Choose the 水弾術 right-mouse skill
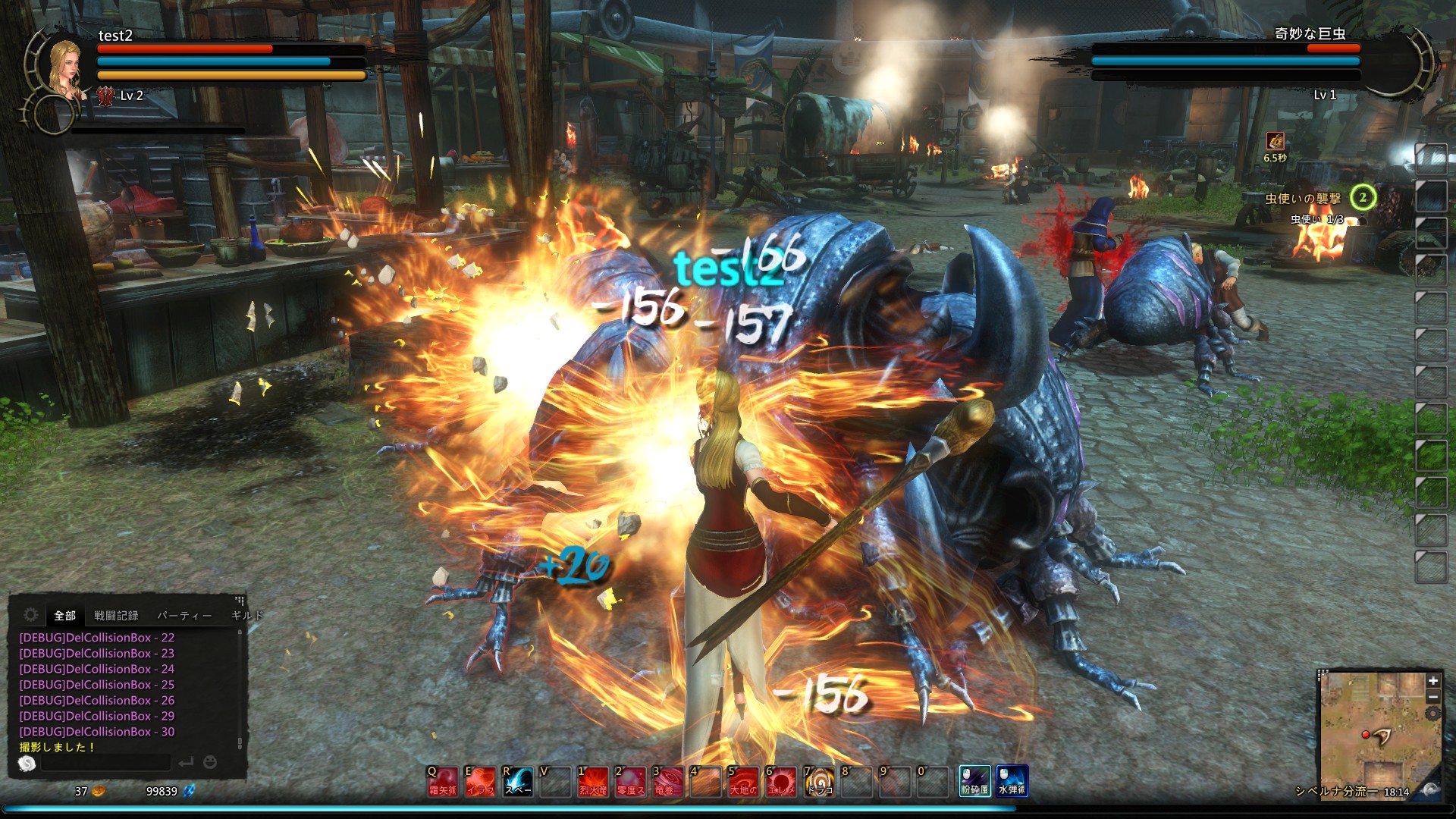This screenshot has width=1456, height=819. click(x=1012, y=781)
